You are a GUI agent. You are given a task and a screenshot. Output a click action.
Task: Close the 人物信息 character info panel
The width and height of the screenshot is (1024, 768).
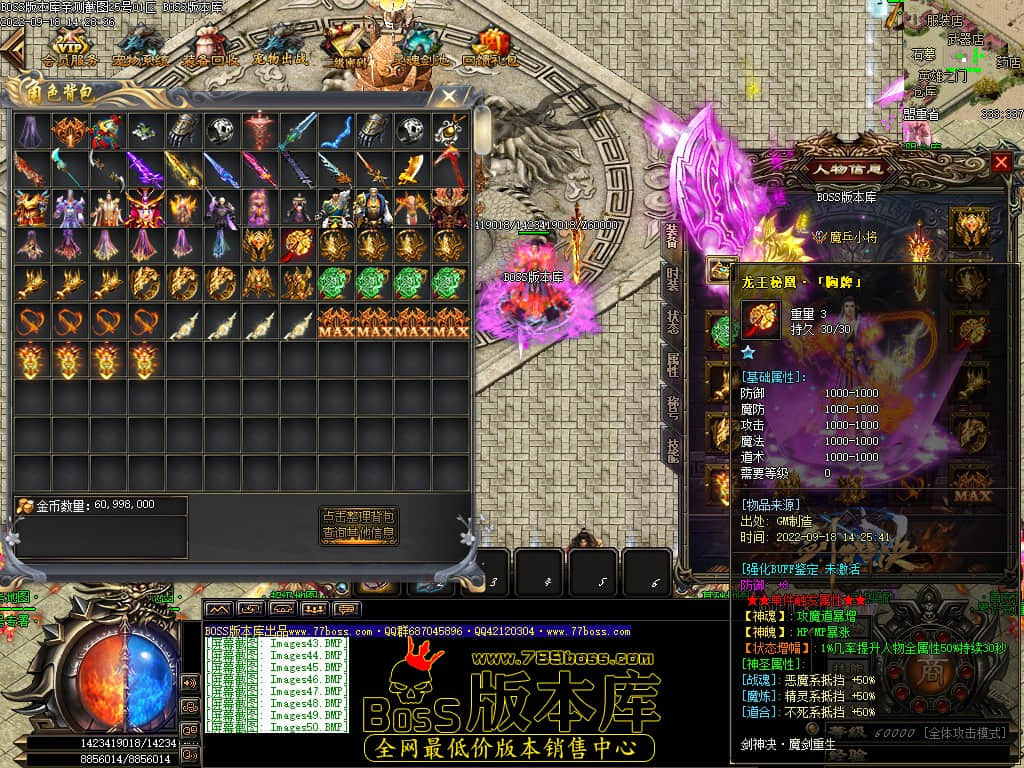1001,162
